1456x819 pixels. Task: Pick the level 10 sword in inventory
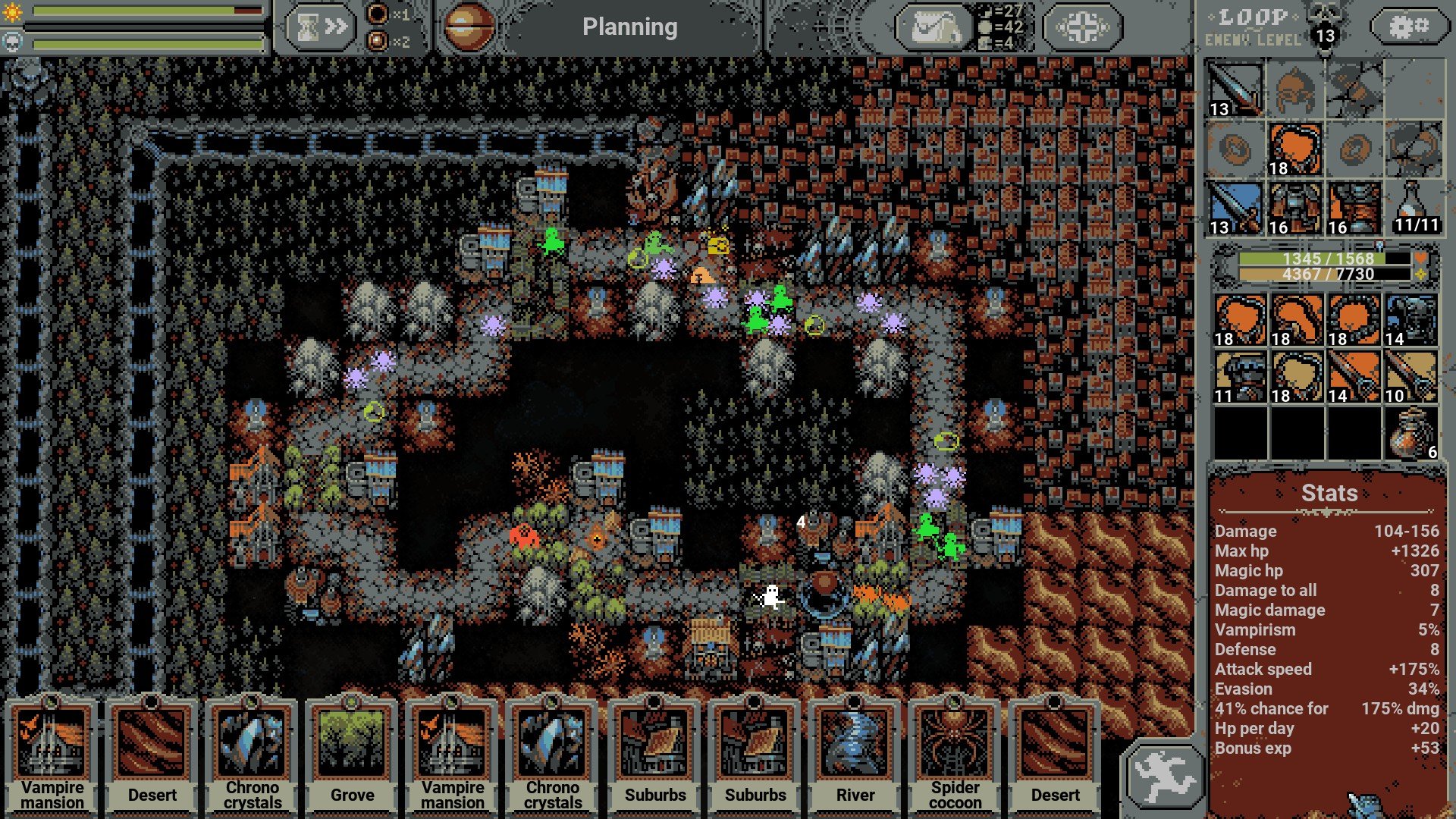coord(1411,376)
